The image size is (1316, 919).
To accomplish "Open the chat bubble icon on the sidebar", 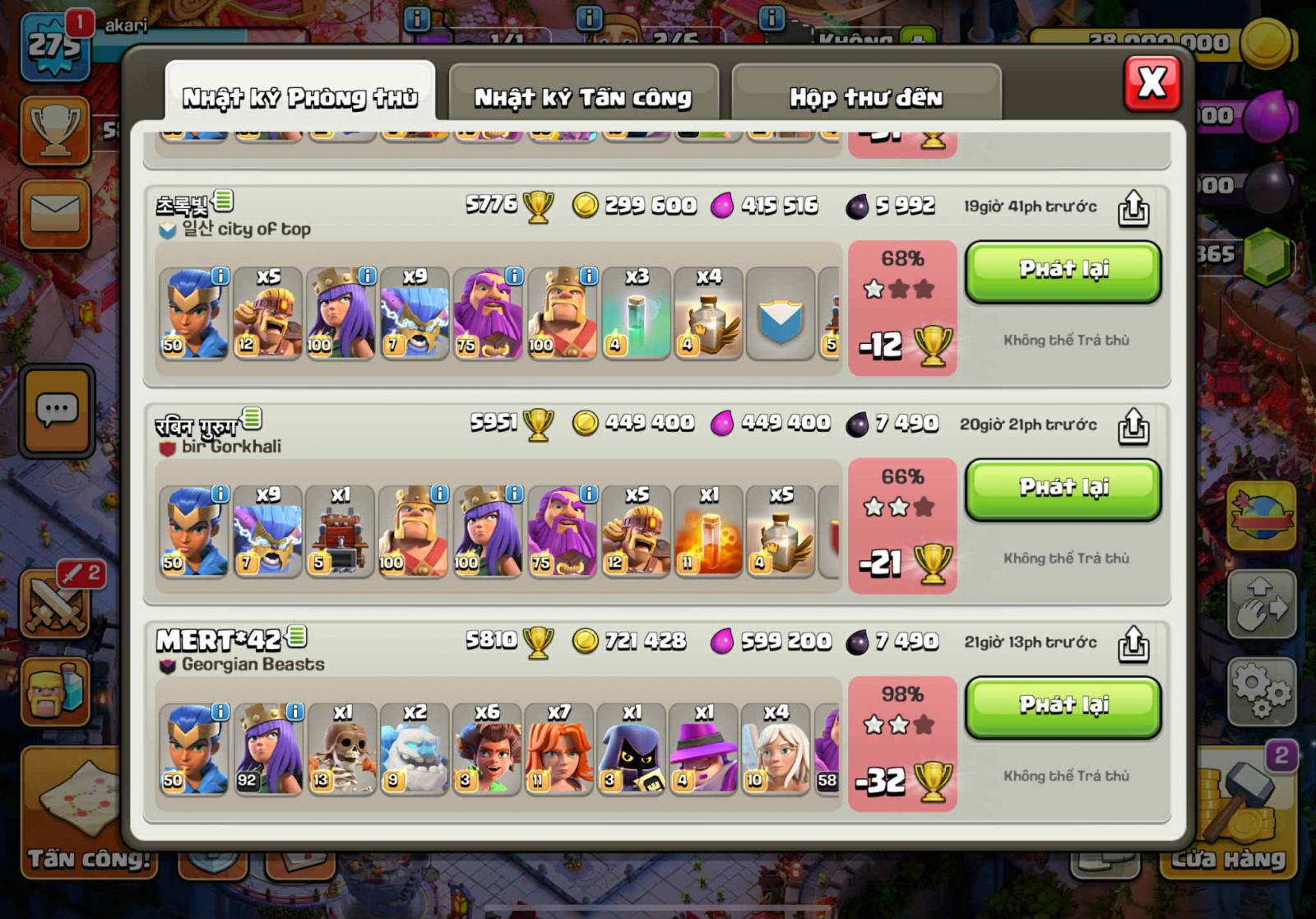I will (56, 406).
